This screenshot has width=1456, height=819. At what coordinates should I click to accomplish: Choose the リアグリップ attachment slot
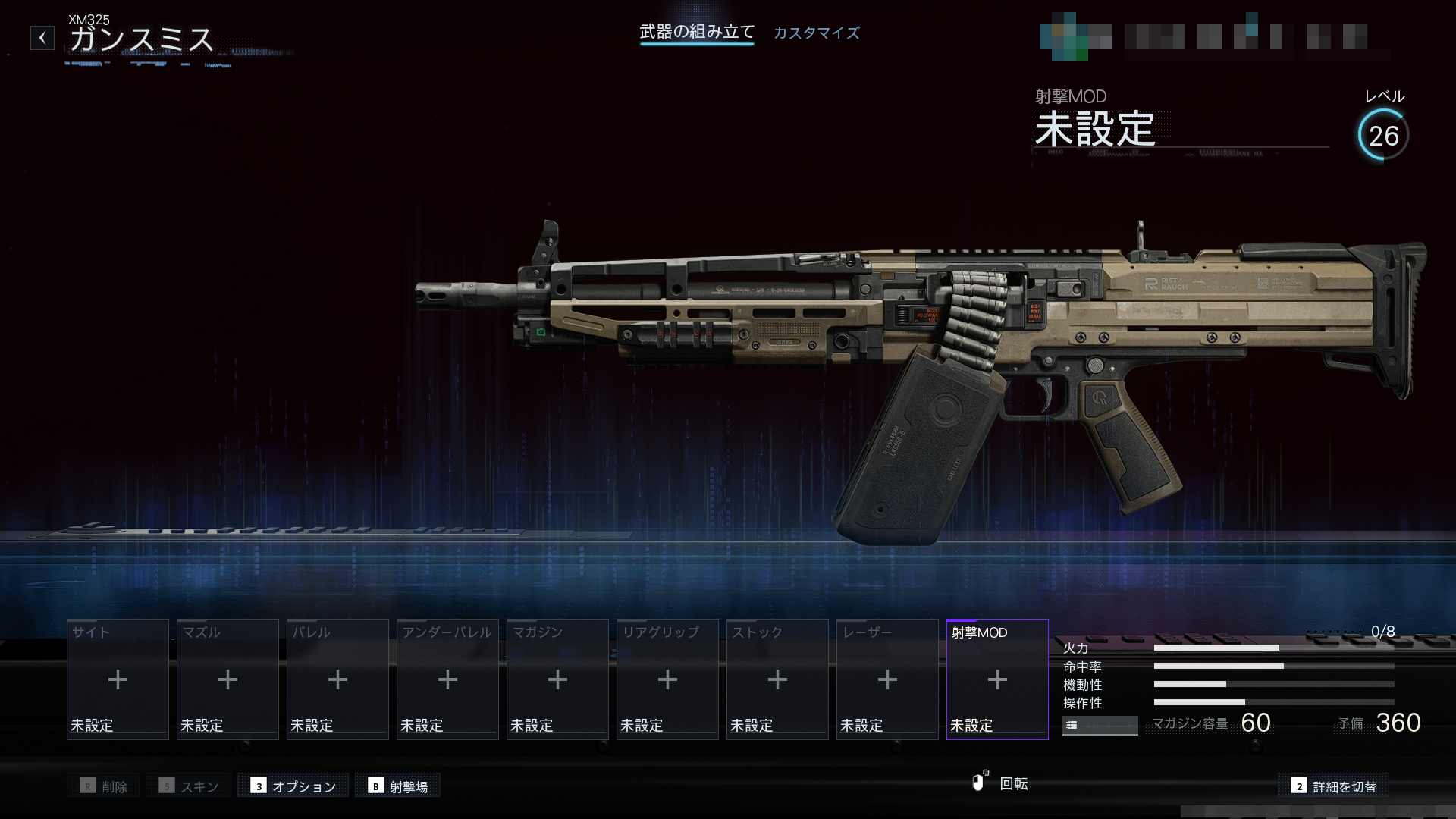tap(667, 679)
